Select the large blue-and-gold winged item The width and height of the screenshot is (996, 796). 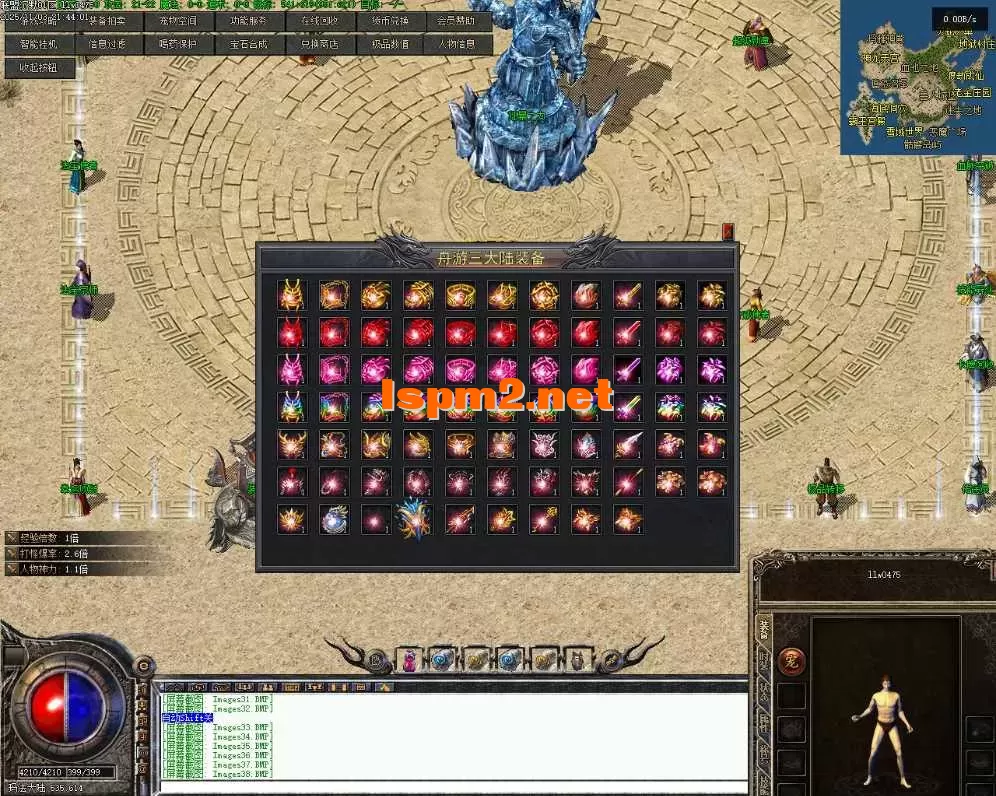click(412, 519)
